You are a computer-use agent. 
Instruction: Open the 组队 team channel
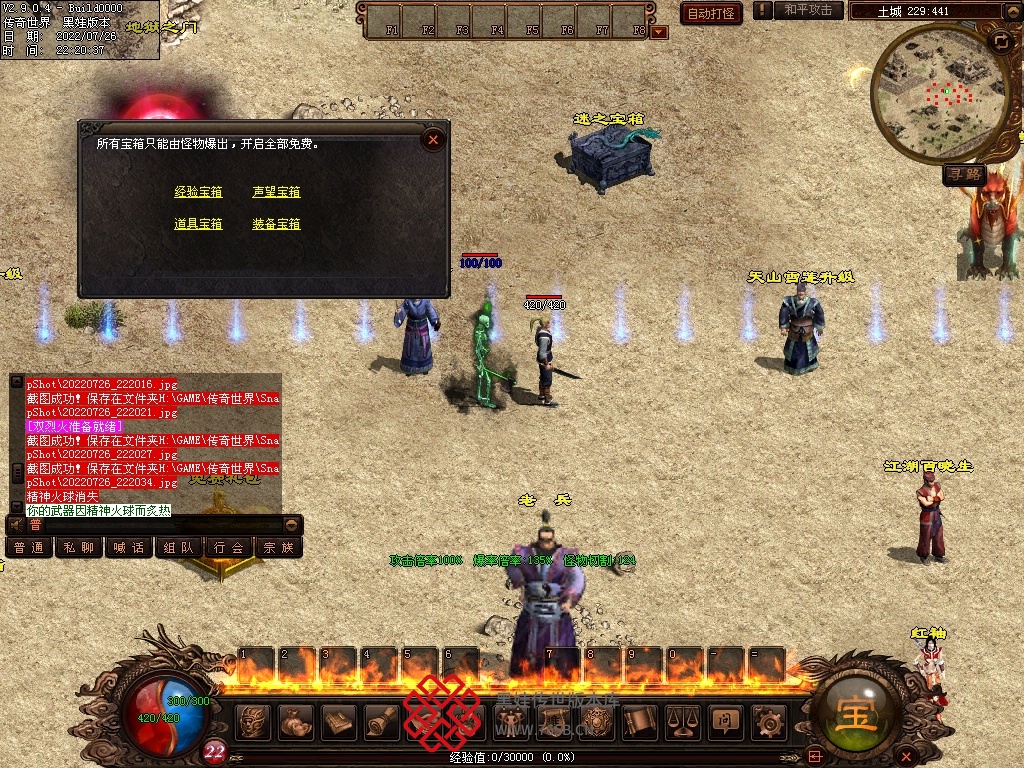(x=179, y=547)
